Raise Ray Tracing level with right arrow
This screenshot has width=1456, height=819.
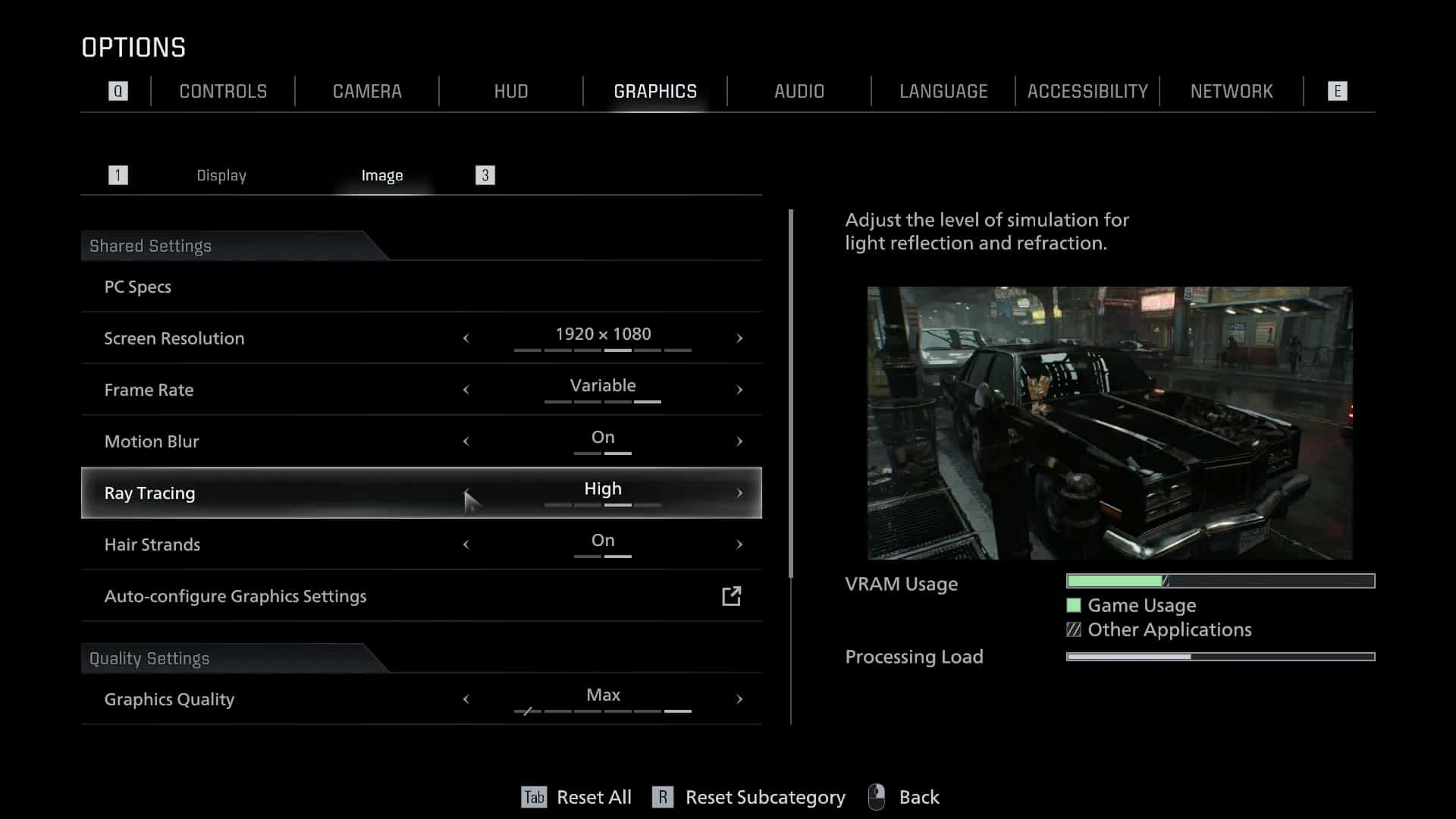pos(739,493)
